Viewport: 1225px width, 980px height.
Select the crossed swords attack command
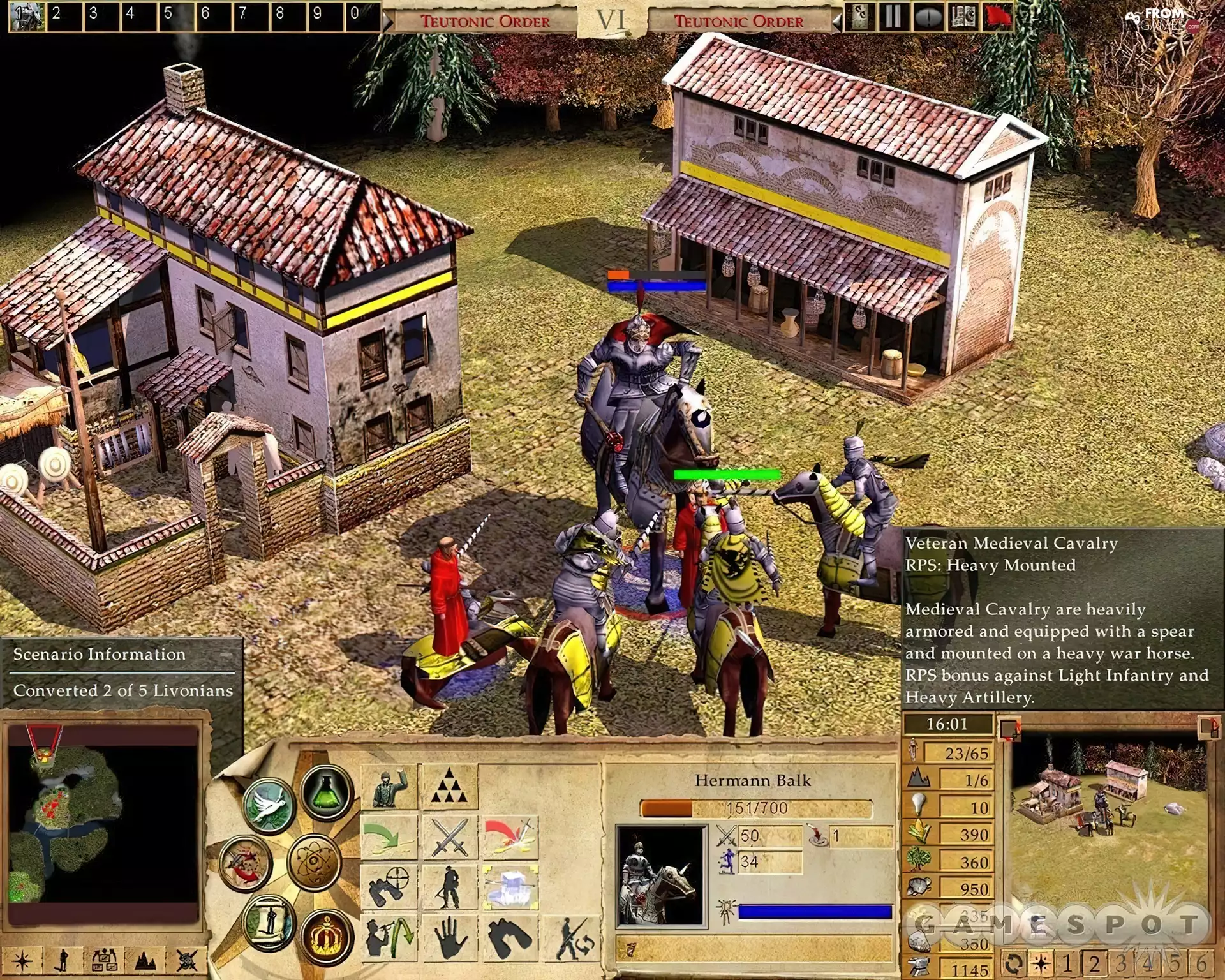449,837
